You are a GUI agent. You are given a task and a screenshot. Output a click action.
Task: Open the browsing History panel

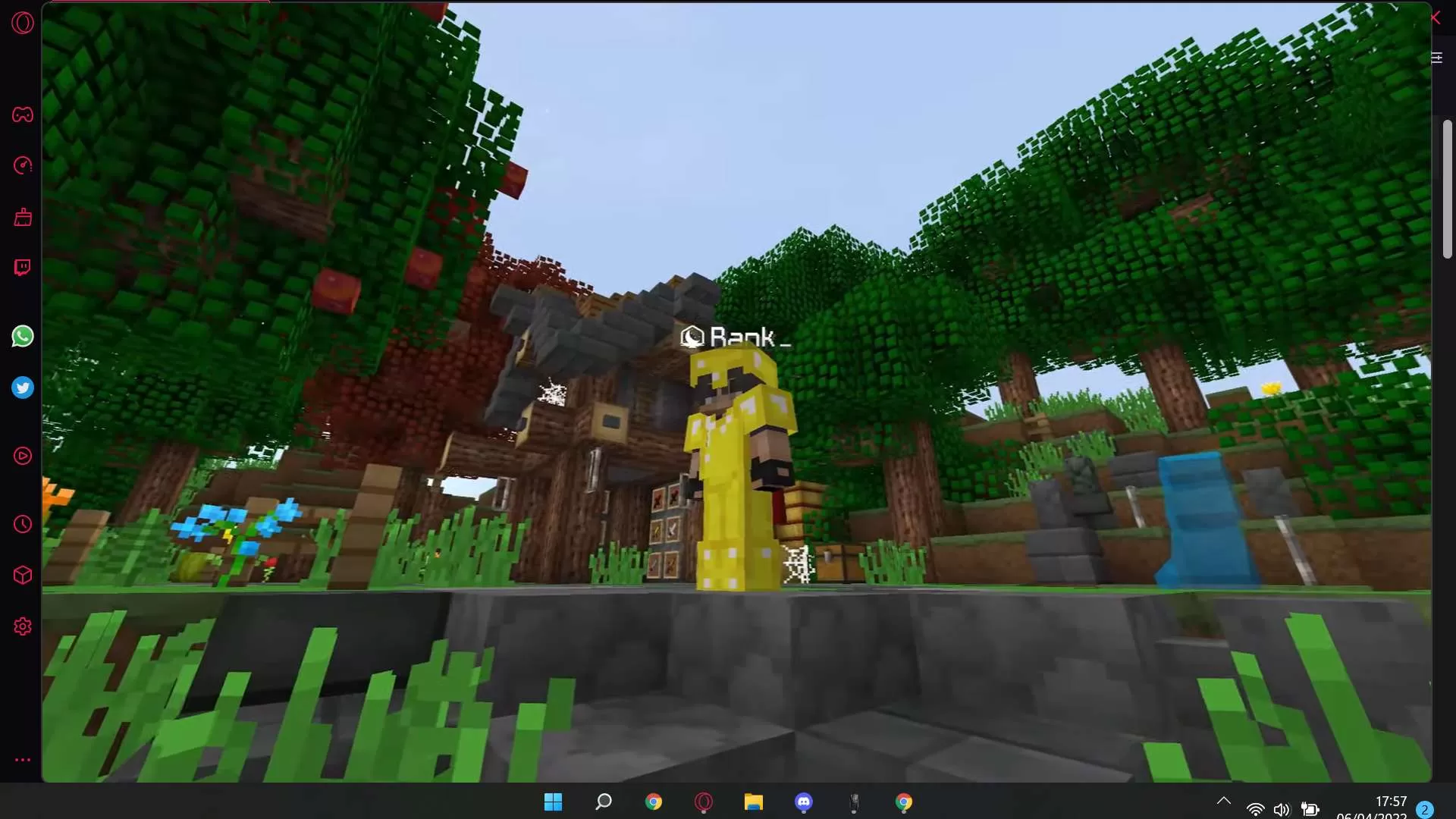pos(23,524)
